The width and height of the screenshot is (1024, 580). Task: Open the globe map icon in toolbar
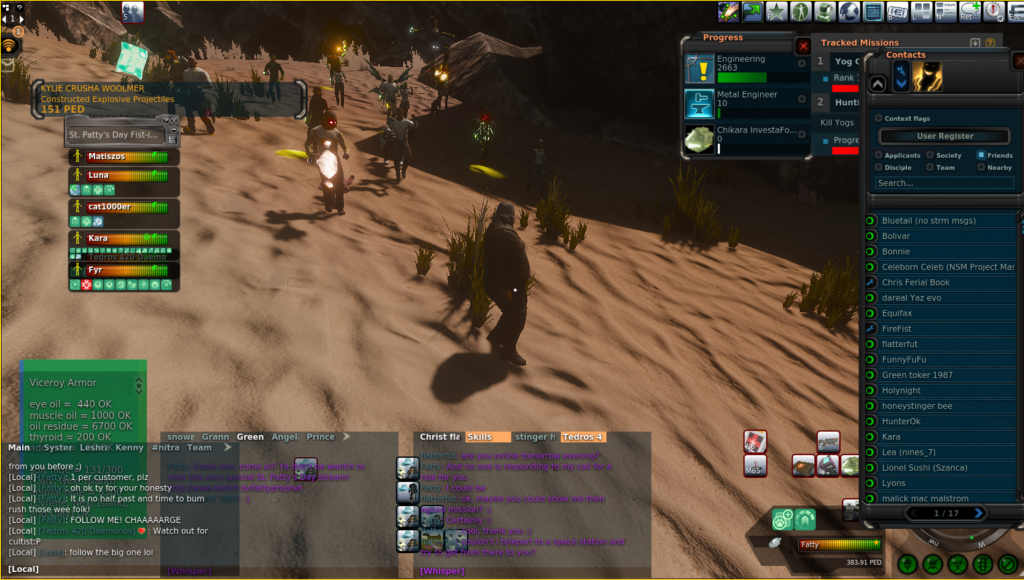click(849, 12)
